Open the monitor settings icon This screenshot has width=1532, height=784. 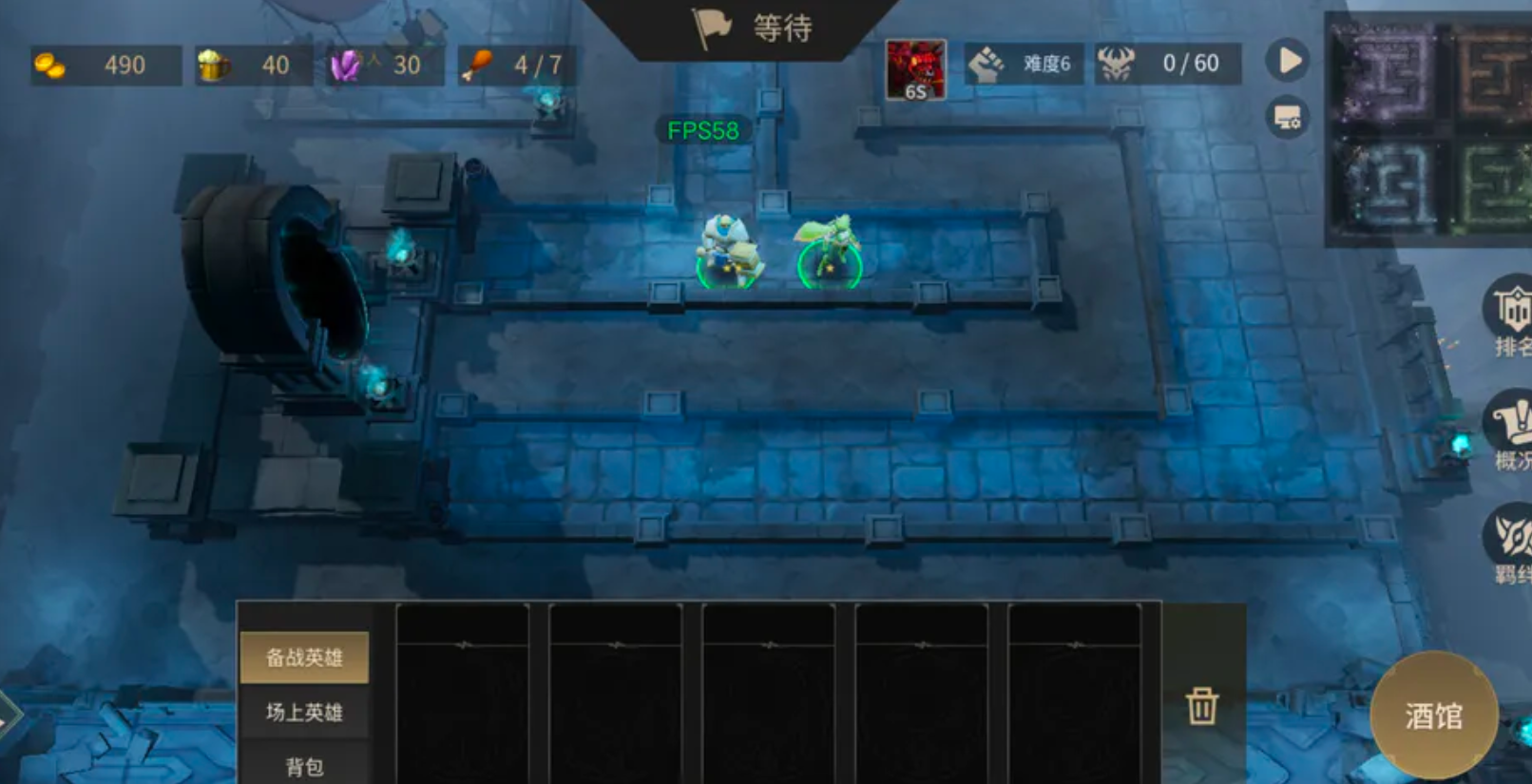1288,119
